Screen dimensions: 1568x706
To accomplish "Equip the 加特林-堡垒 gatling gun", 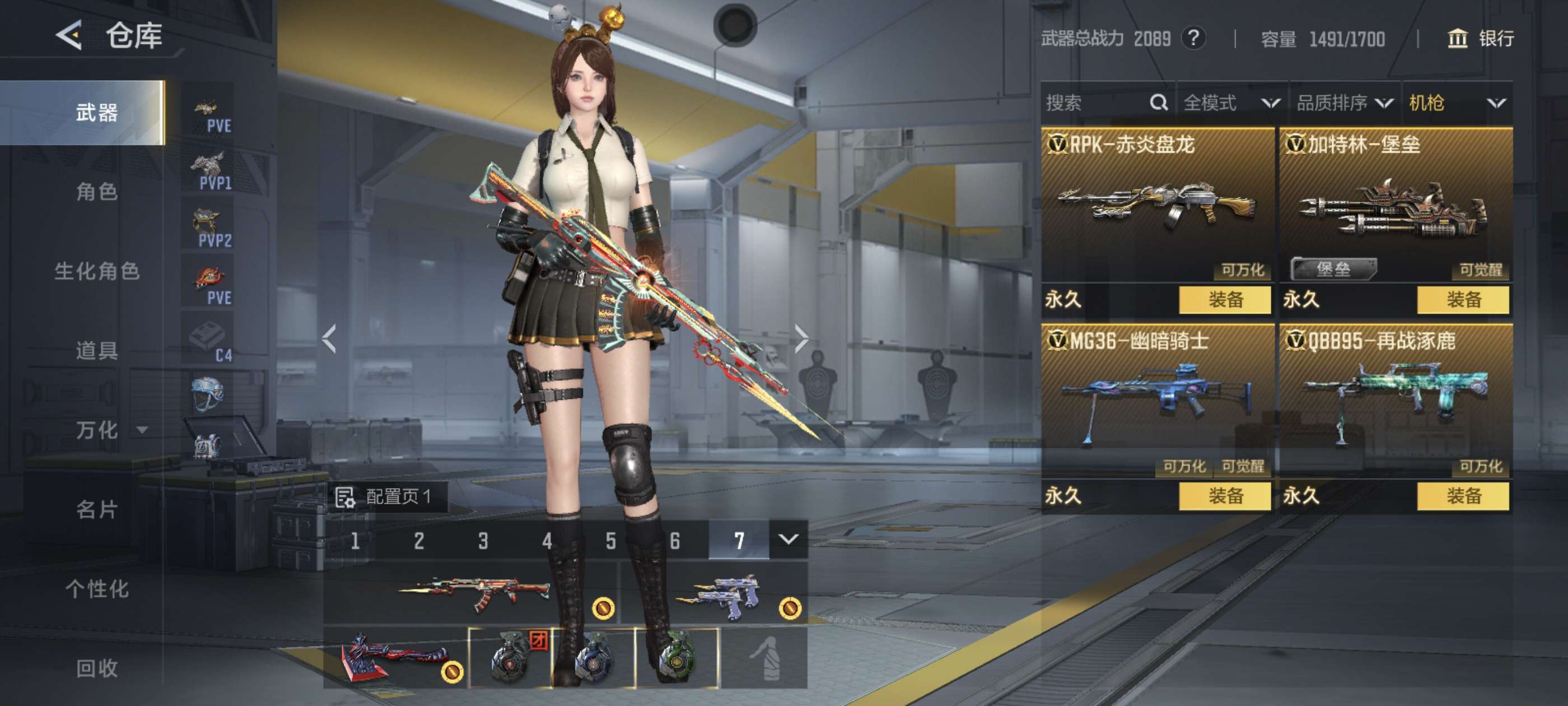I will (x=1463, y=300).
